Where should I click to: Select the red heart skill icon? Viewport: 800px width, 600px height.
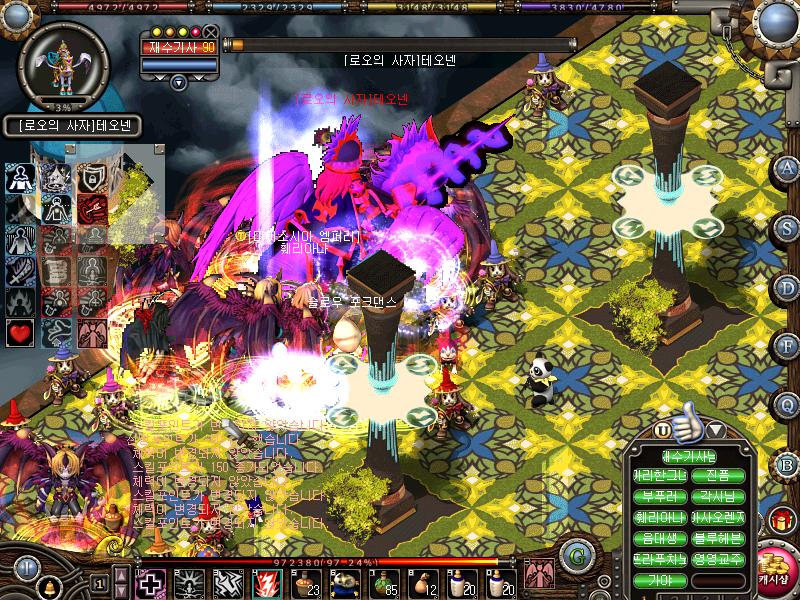pos(21,331)
